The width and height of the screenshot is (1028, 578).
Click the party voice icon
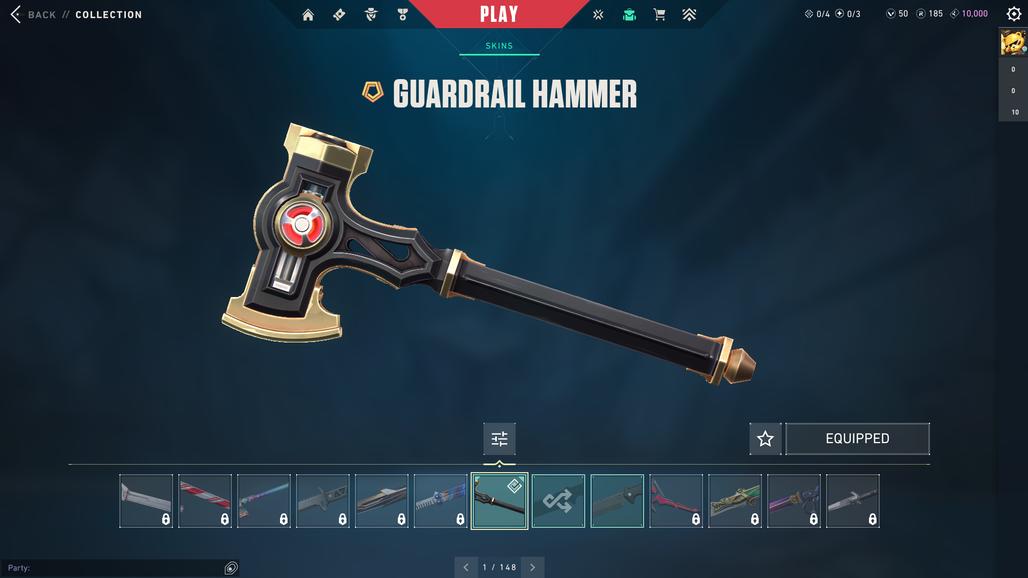pos(231,568)
